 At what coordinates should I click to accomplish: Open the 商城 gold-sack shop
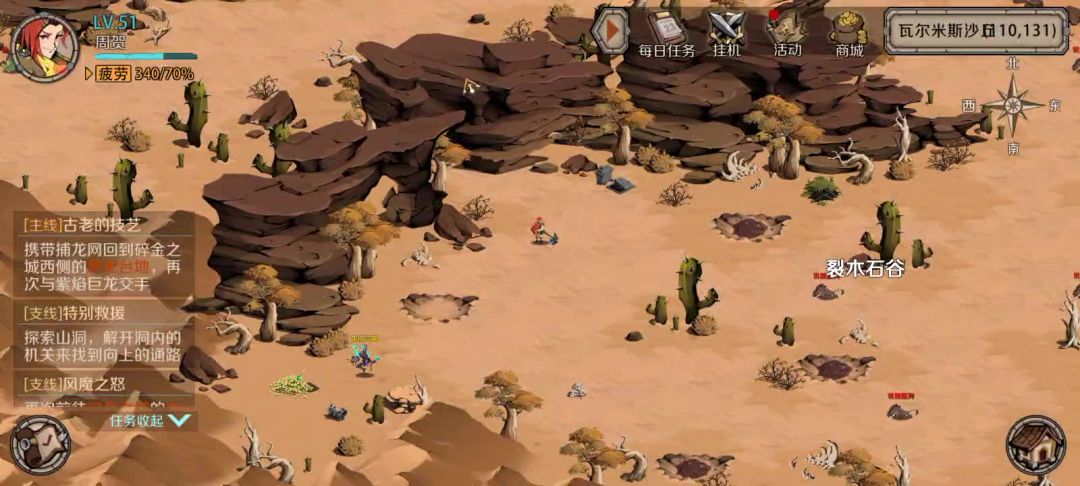849,33
